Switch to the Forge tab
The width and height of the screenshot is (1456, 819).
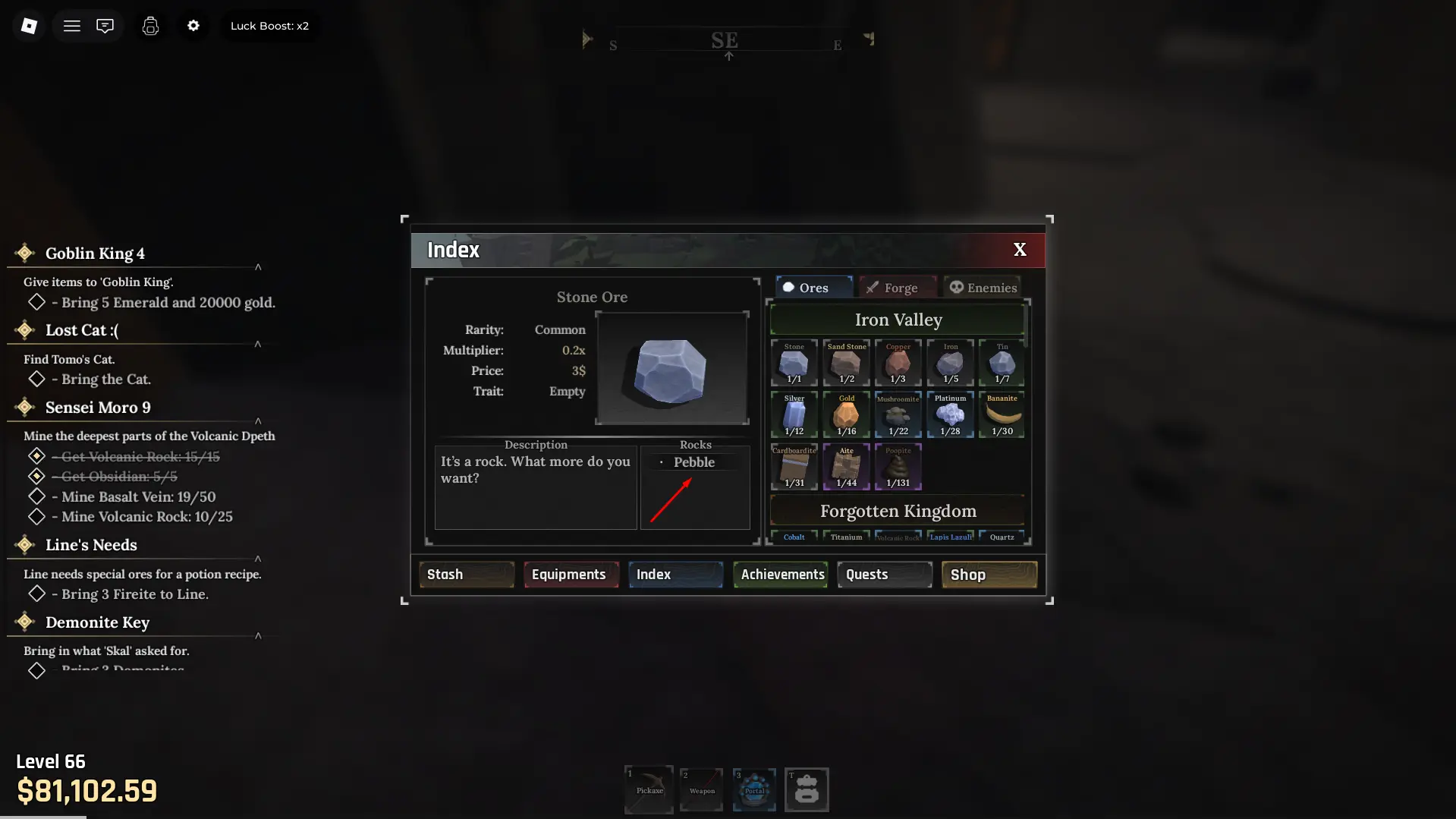point(896,286)
